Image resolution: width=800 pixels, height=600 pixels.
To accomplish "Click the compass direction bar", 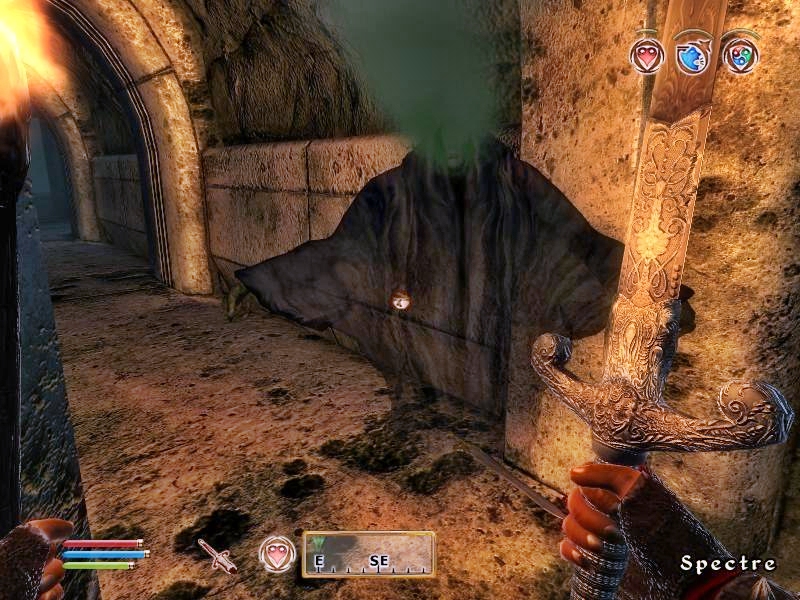I will point(369,554).
